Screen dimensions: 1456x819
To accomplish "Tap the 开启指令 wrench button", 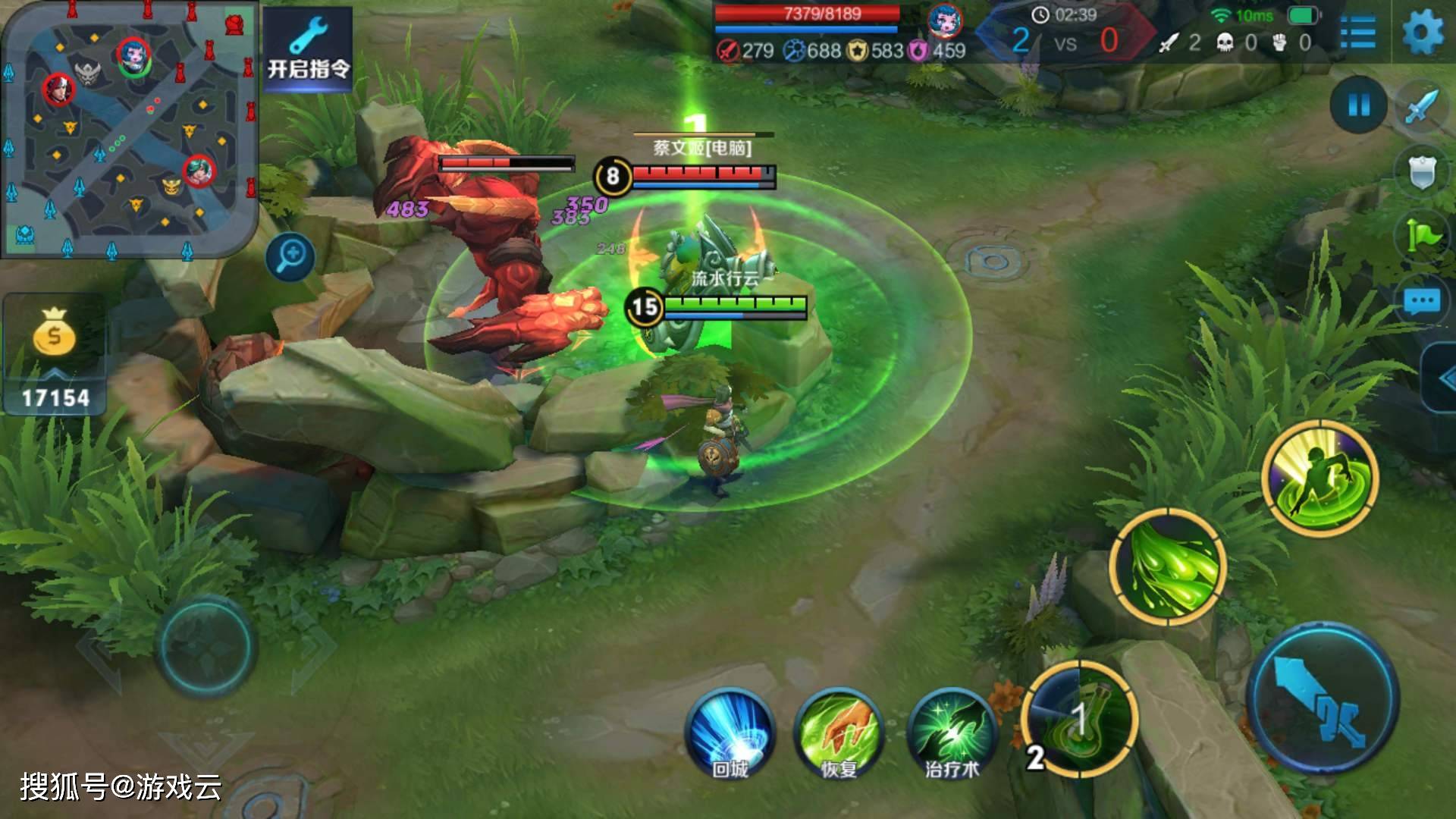I will click(x=308, y=49).
